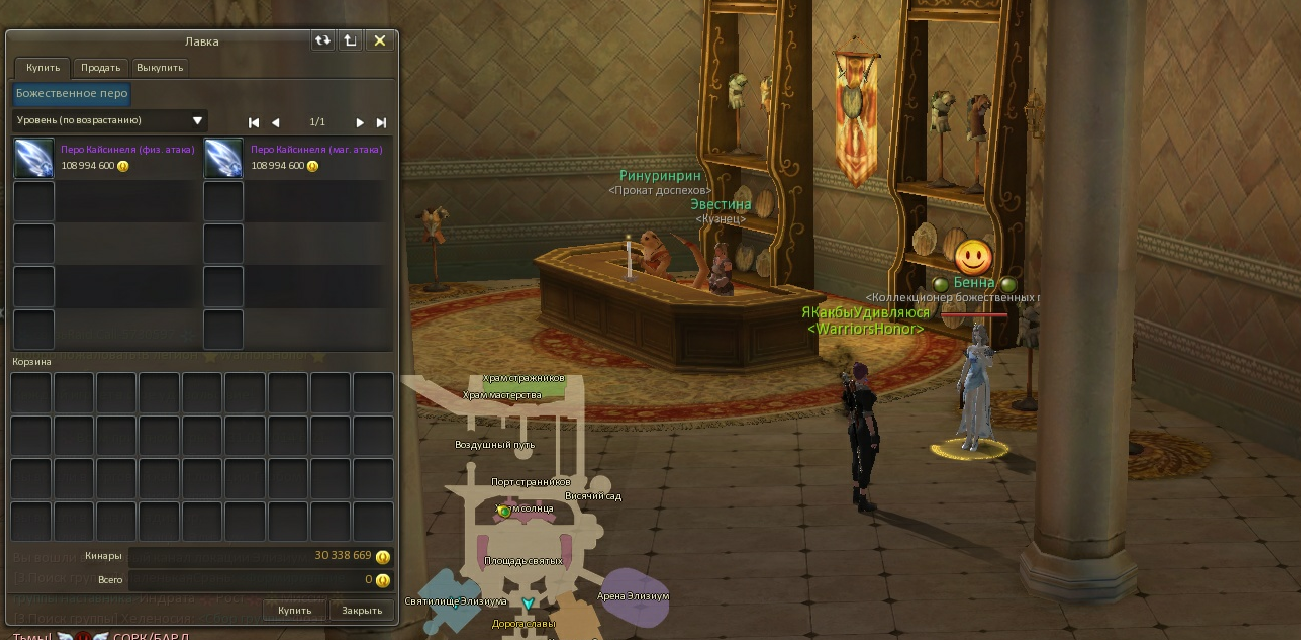Click the up-arrow button in shop title bar
1301x640 pixels.
pyautogui.click(x=350, y=40)
